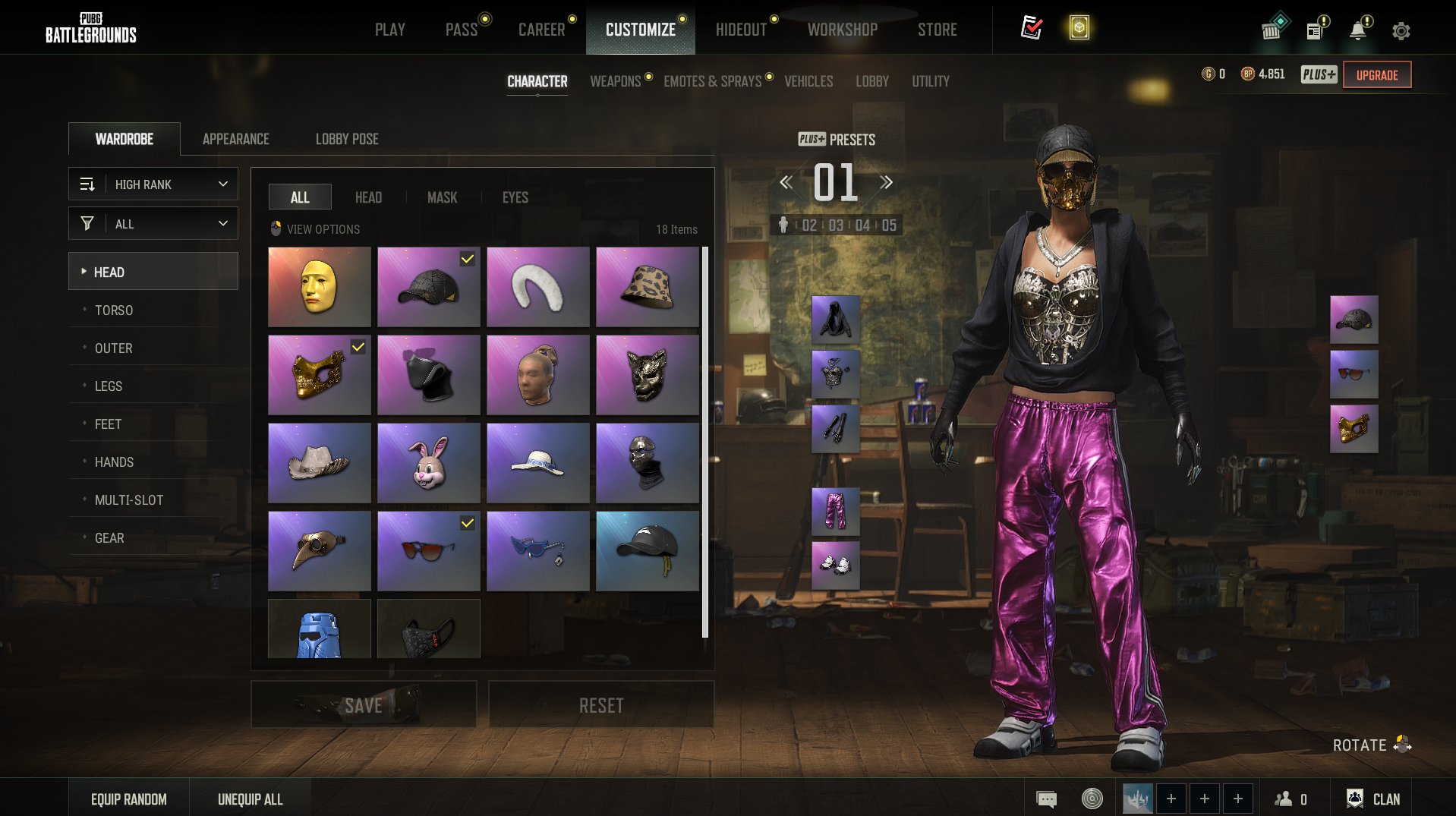The height and width of the screenshot is (816, 1456).
Task: Open the settings gear icon
Action: click(x=1401, y=31)
